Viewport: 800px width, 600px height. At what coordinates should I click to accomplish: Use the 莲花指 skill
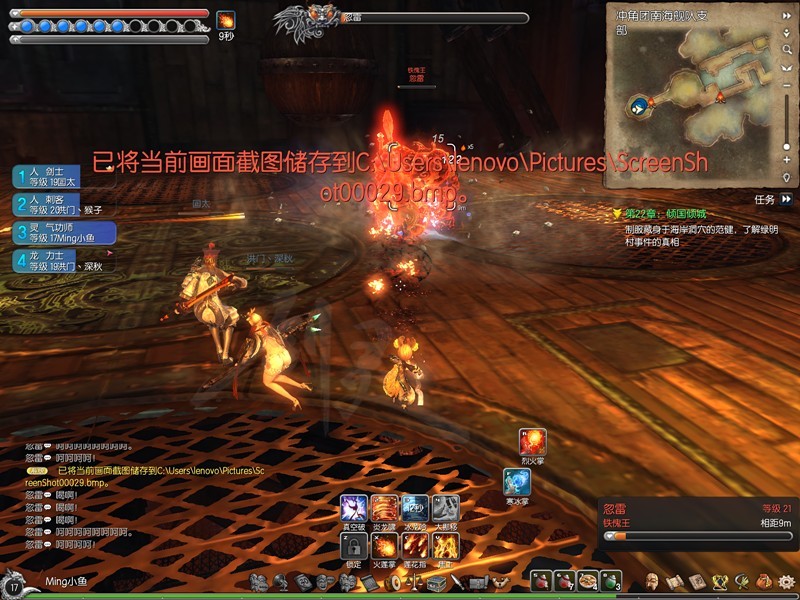tap(415, 545)
